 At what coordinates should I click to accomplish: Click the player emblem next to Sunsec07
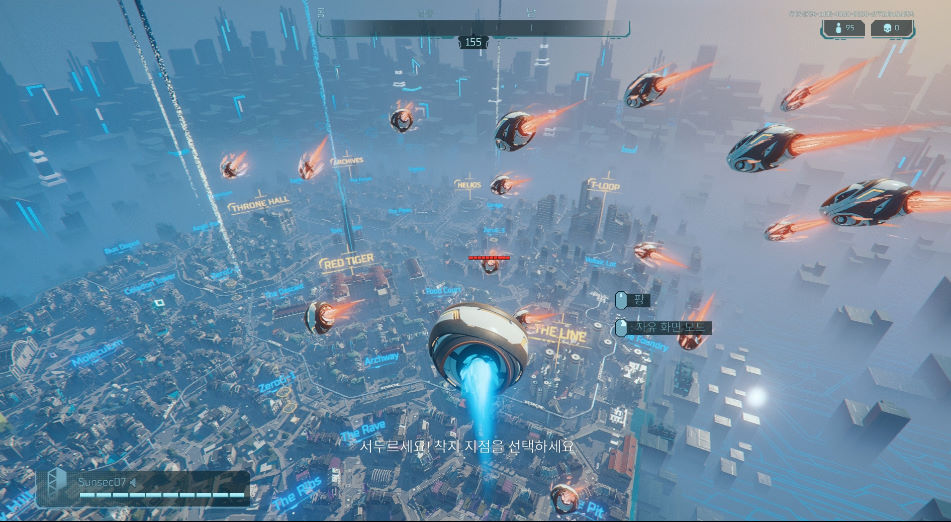(x=58, y=485)
